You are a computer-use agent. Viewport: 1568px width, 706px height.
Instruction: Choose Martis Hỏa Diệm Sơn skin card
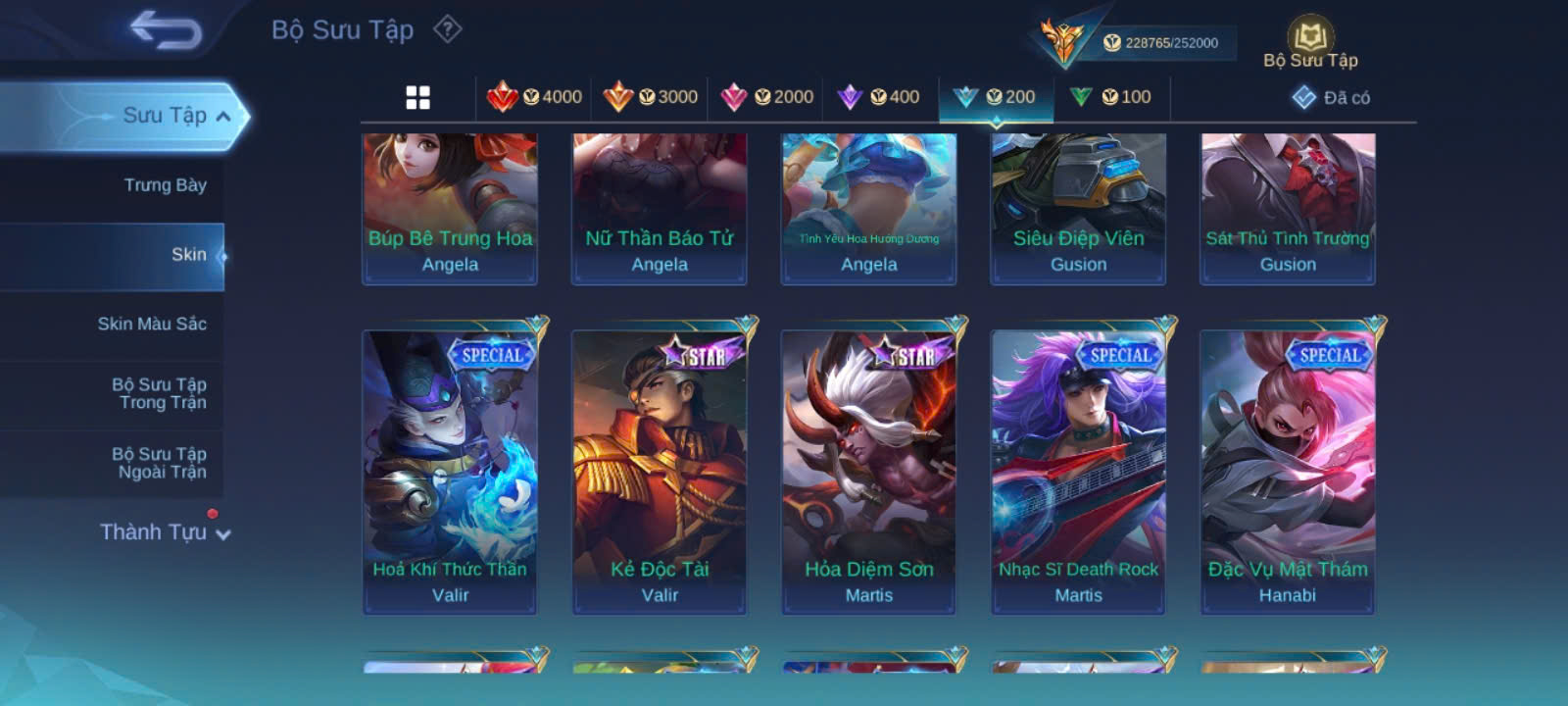[x=868, y=471]
